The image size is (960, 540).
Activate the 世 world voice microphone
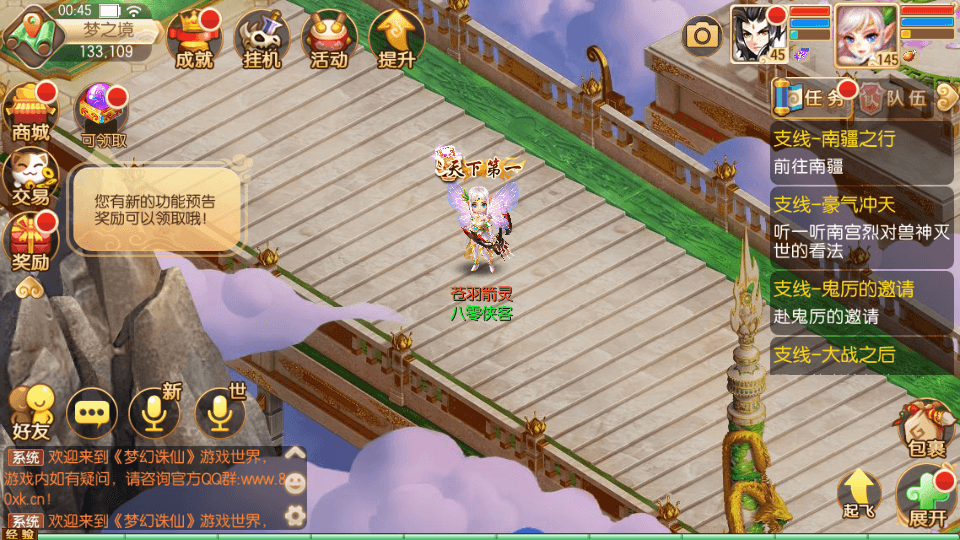tap(220, 412)
